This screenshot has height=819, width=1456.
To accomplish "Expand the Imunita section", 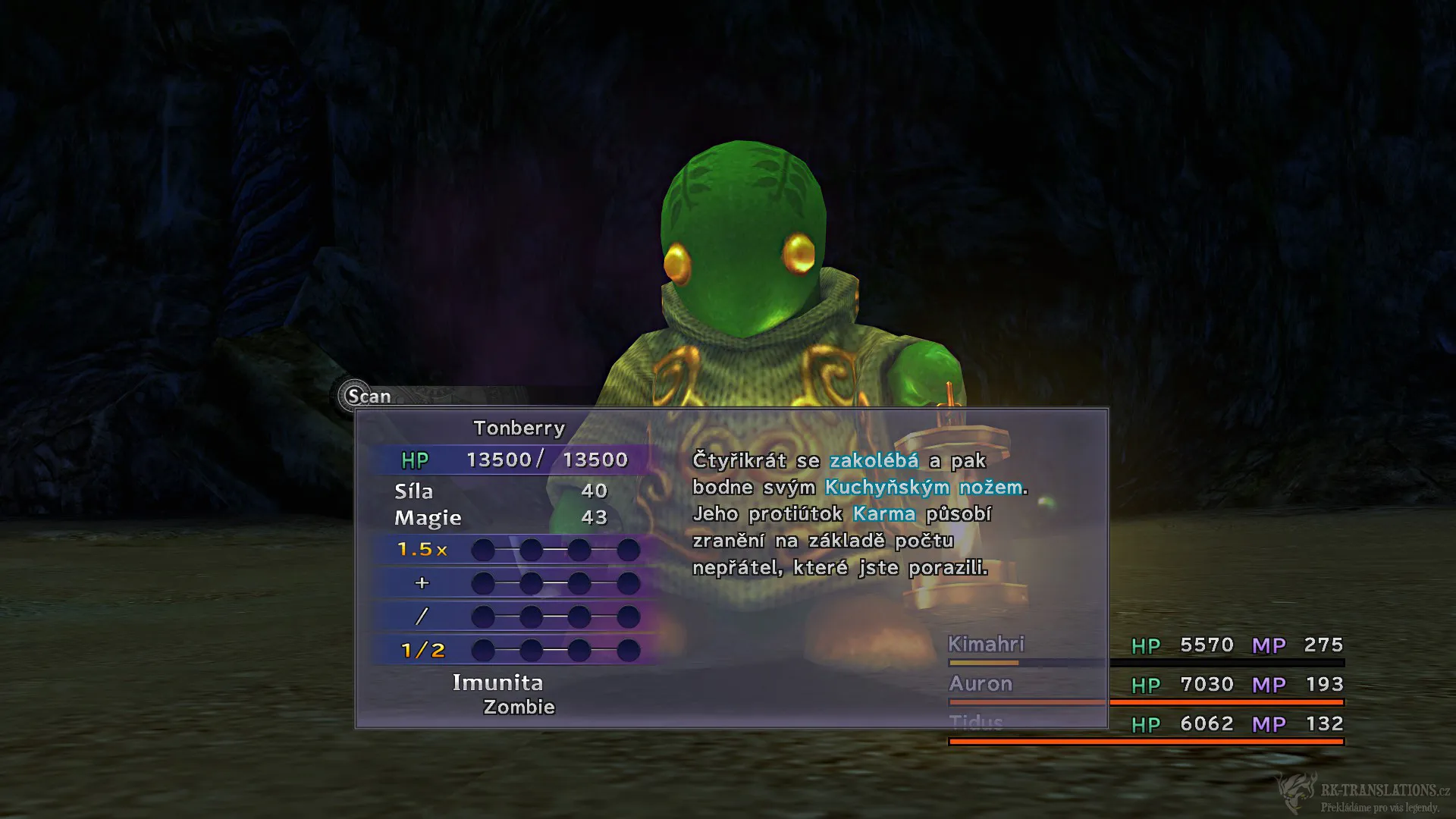I will [x=497, y=682].
